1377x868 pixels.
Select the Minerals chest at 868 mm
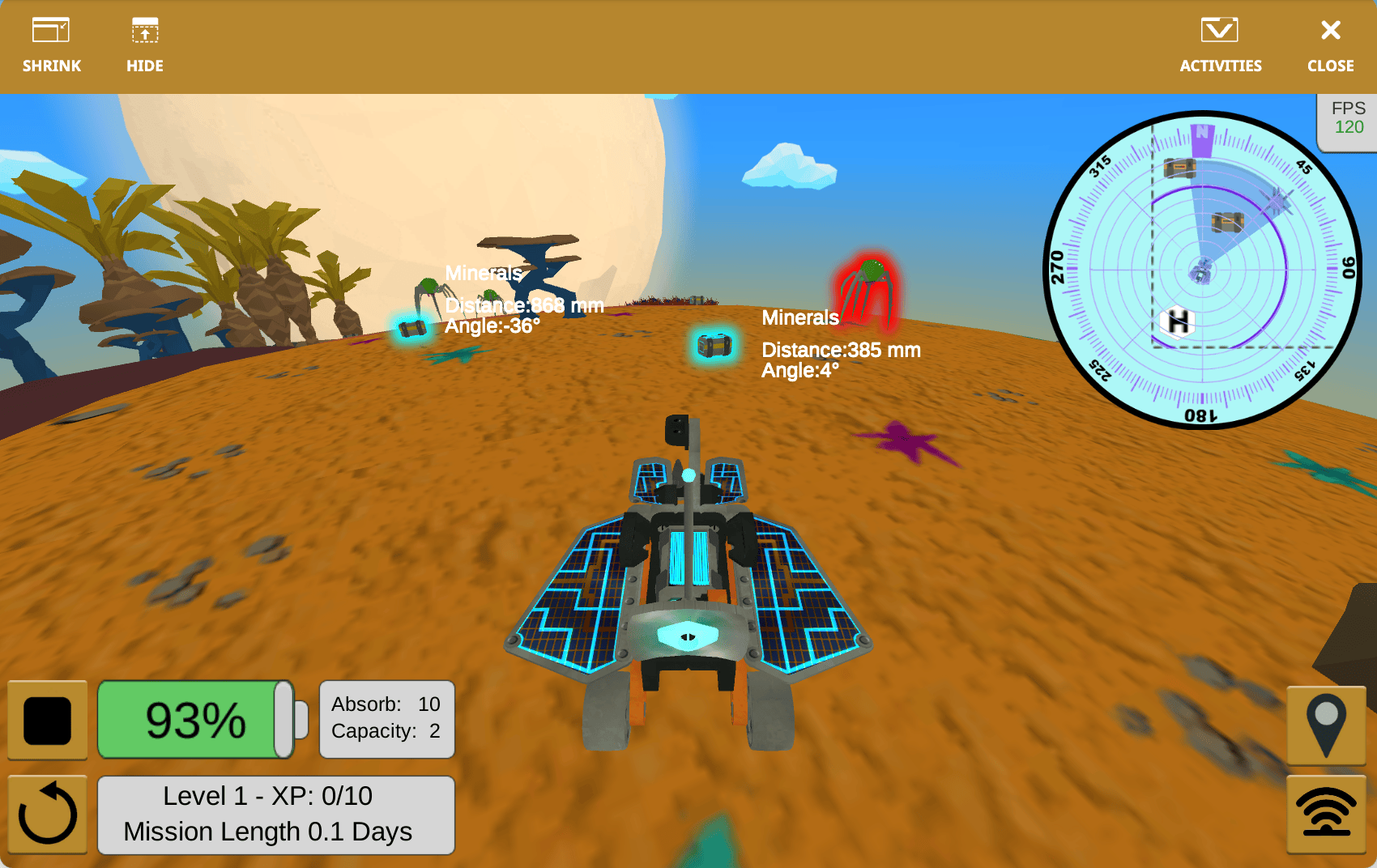pyautogui.click(x=411, y=328)
